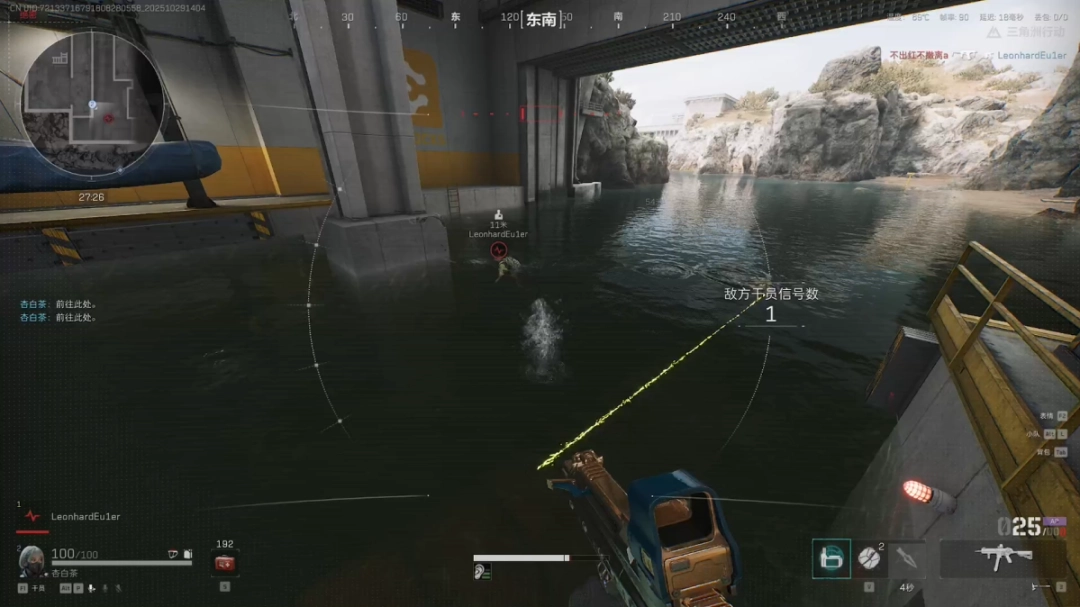
Task: Select the throwing knife slot
Action: click(907, 559)
